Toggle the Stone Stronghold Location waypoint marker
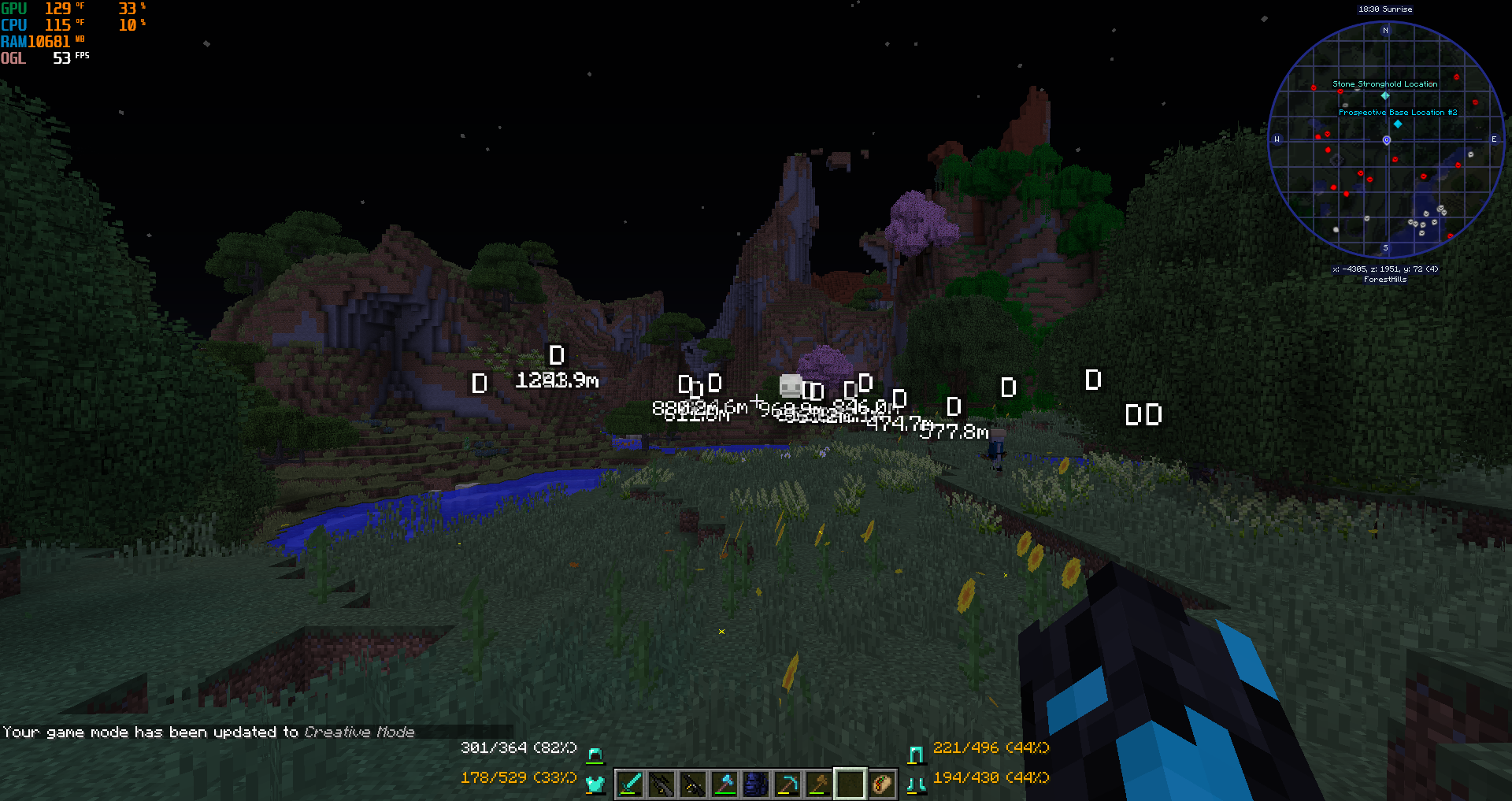This screenshot has height=801, width=1512. click(x=1384, y=95)
